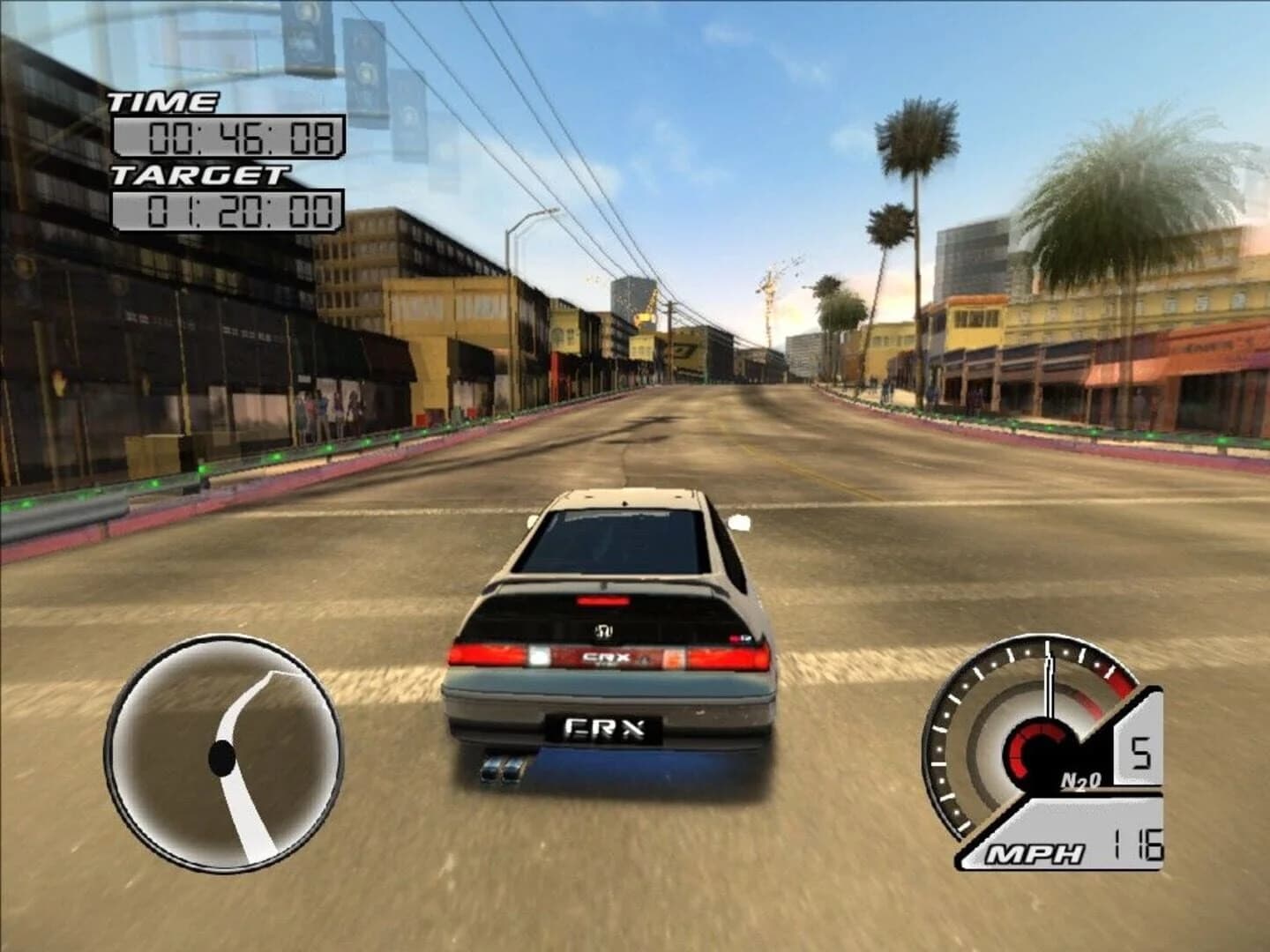Image resolution: width=1270 pixels, height=952 pixels.
Task: Select the position dot on the minimap
Action: coord(220,756)
